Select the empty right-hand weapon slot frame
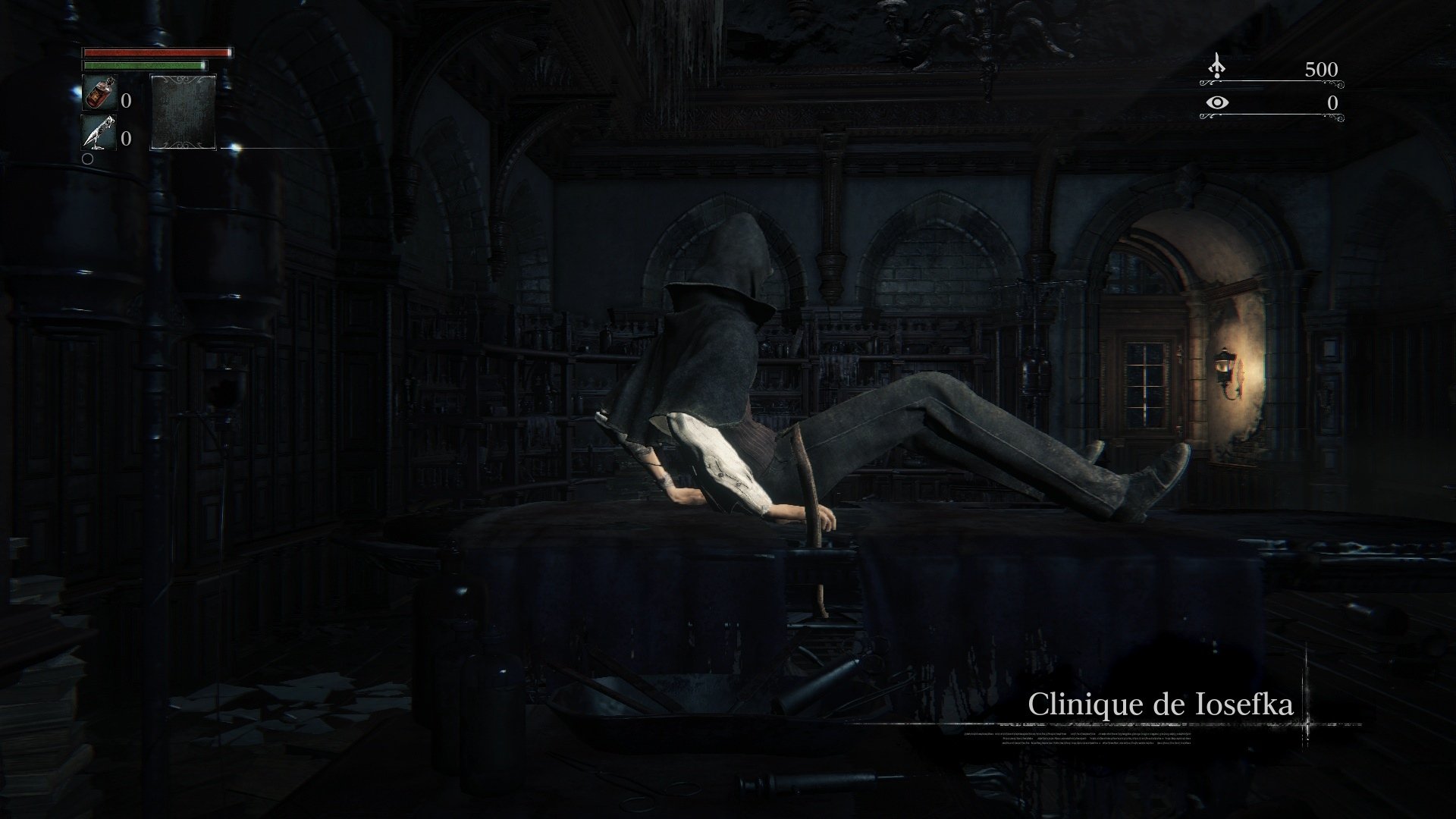The image size is (1456, 819). 184,112
